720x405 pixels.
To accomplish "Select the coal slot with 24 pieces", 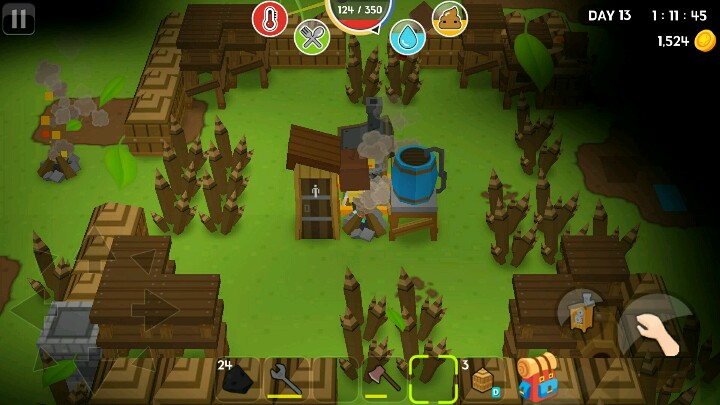I will (x=237, y=379).
